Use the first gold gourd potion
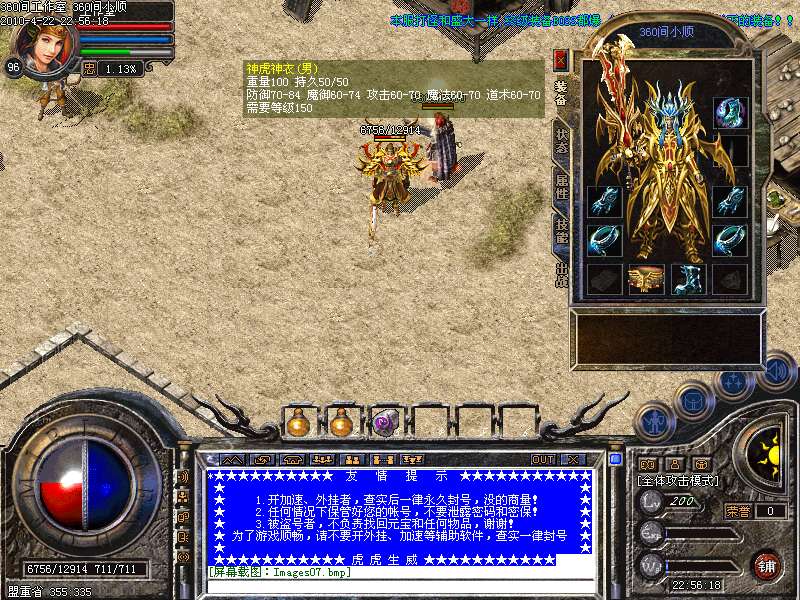Viewport: 800px width, 600px height. coord(298,424)
